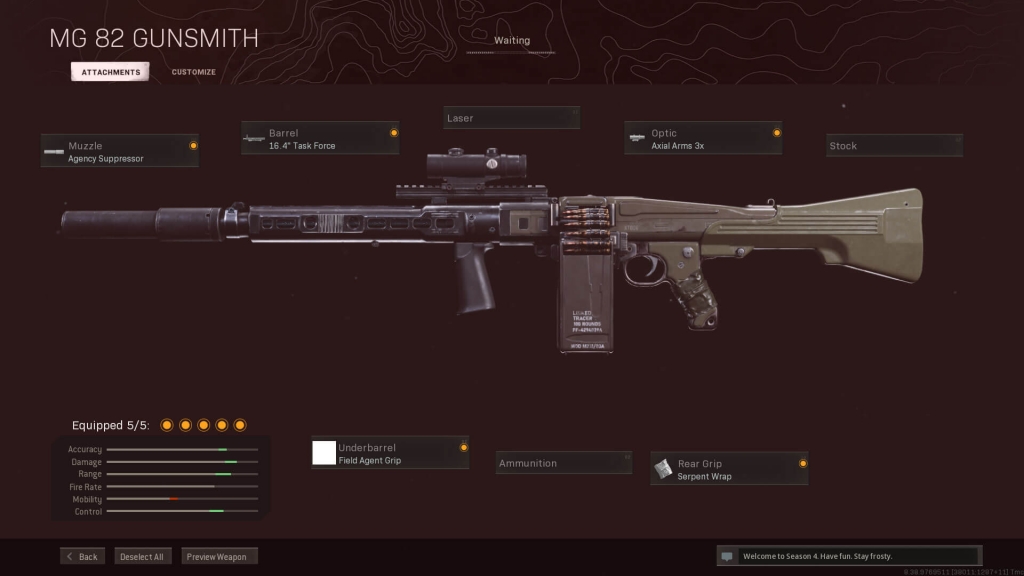Go back with the Back button
The image size is (1024, 576).
[82, 556]
